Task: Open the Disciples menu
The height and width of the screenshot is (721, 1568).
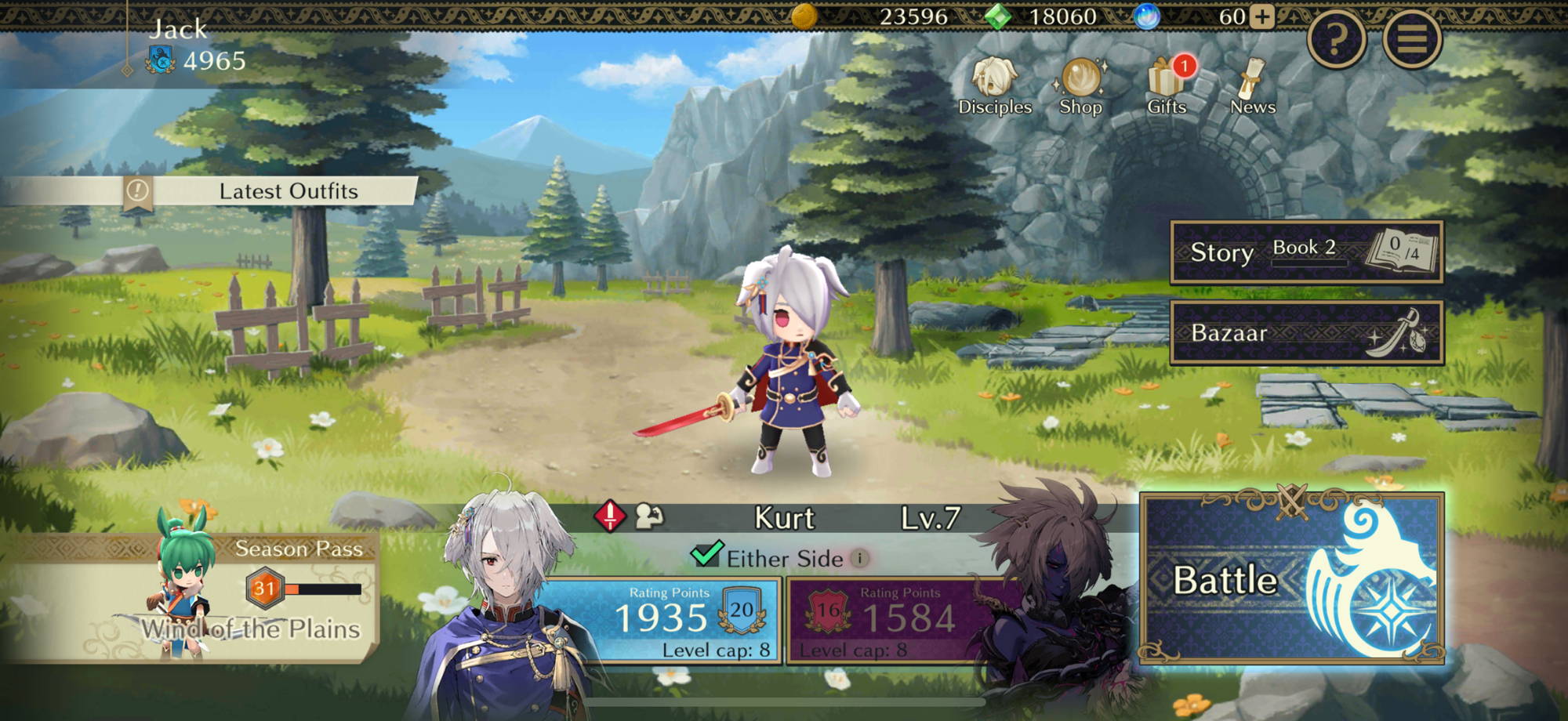Action: pos(995,87)
